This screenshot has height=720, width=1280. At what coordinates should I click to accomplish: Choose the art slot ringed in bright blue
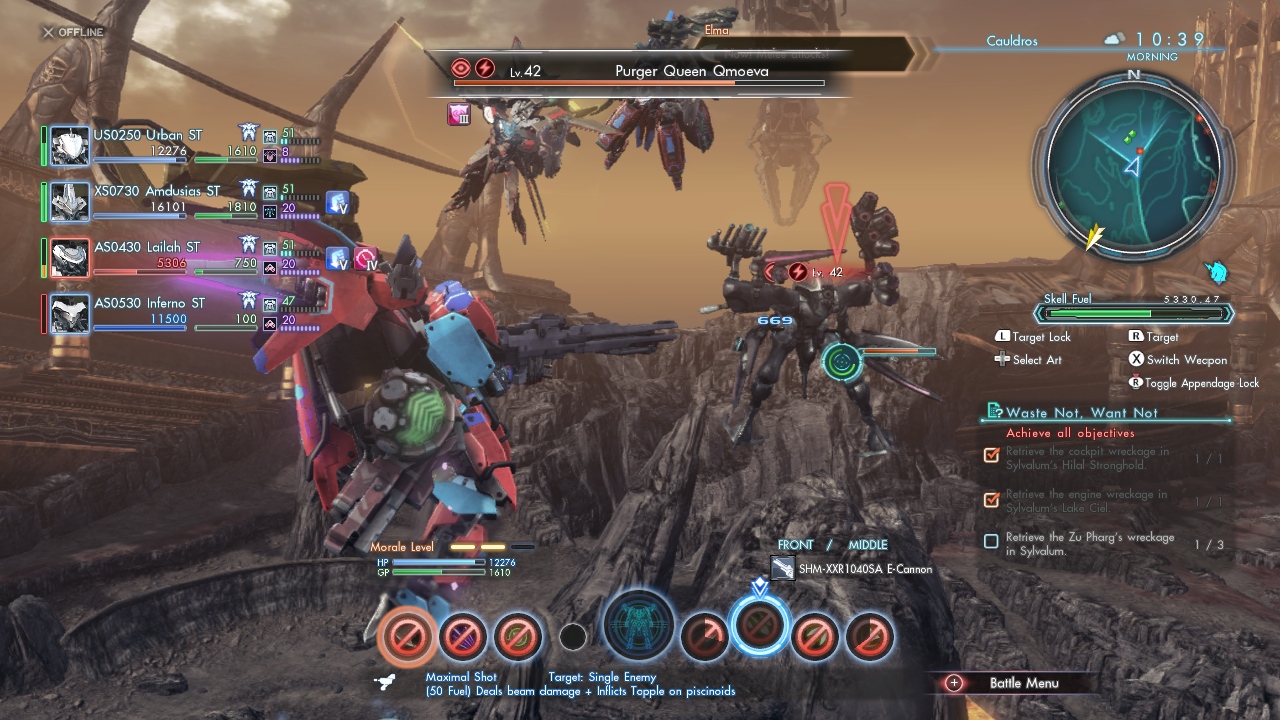coord(759,626)
